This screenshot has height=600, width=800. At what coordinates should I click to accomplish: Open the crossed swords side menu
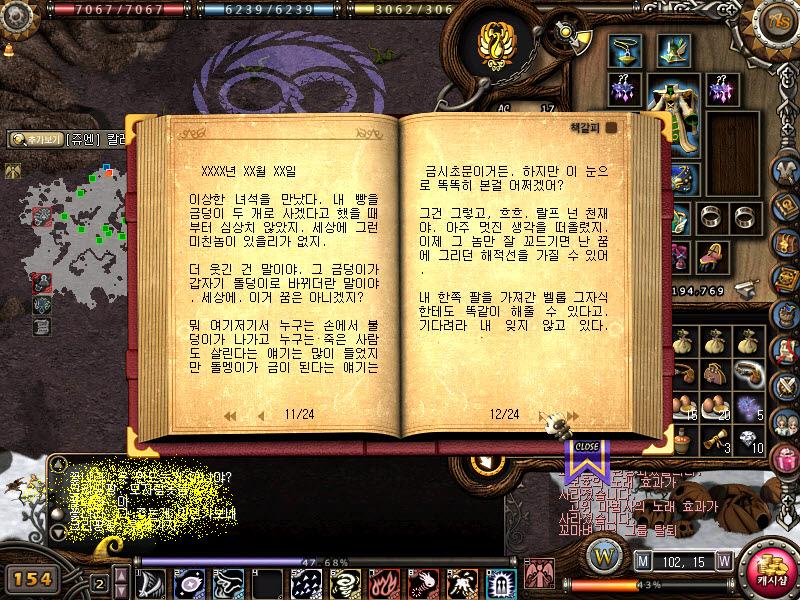(x=784, y=385)
